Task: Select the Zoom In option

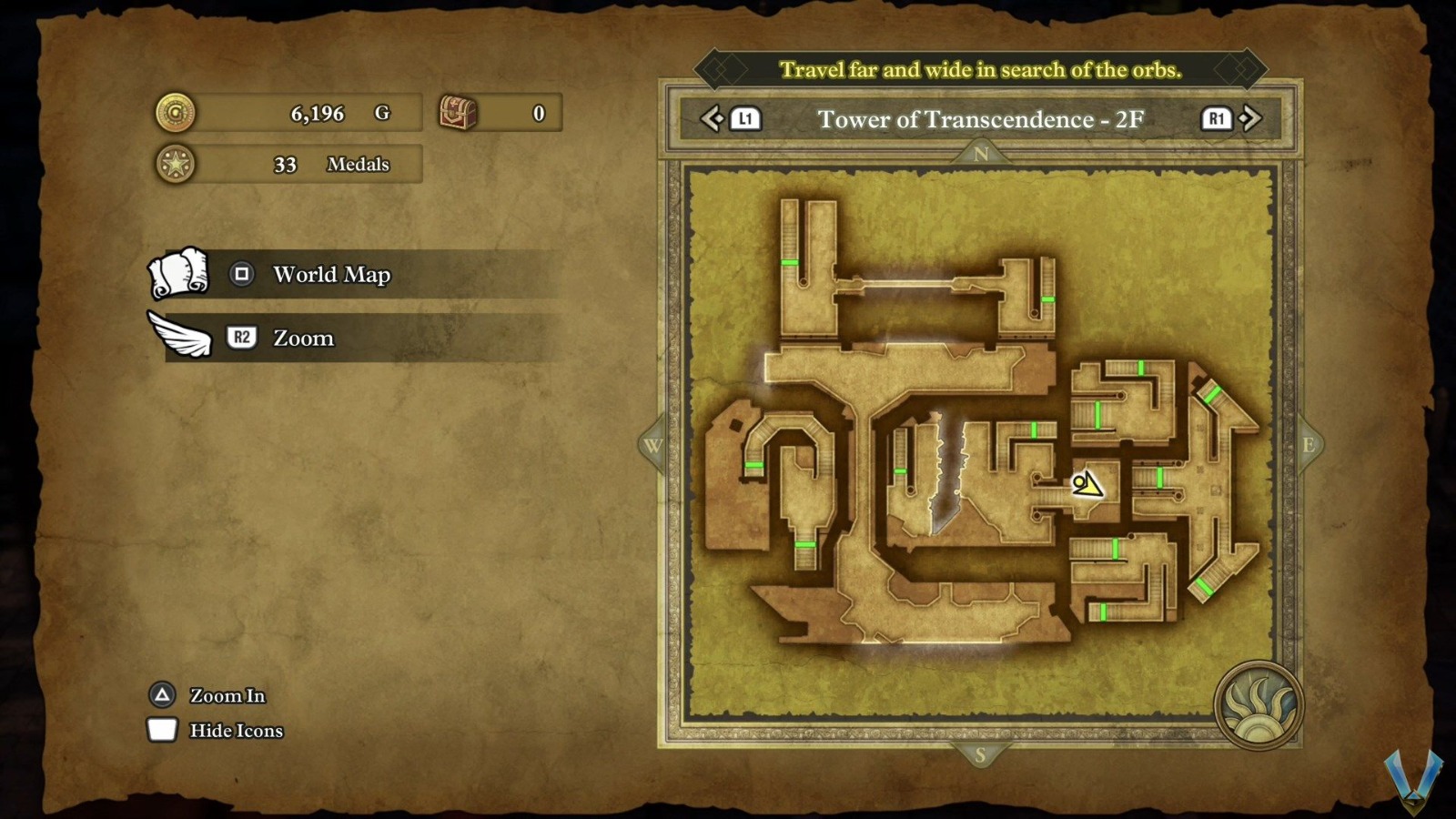Action: point(227,696)
